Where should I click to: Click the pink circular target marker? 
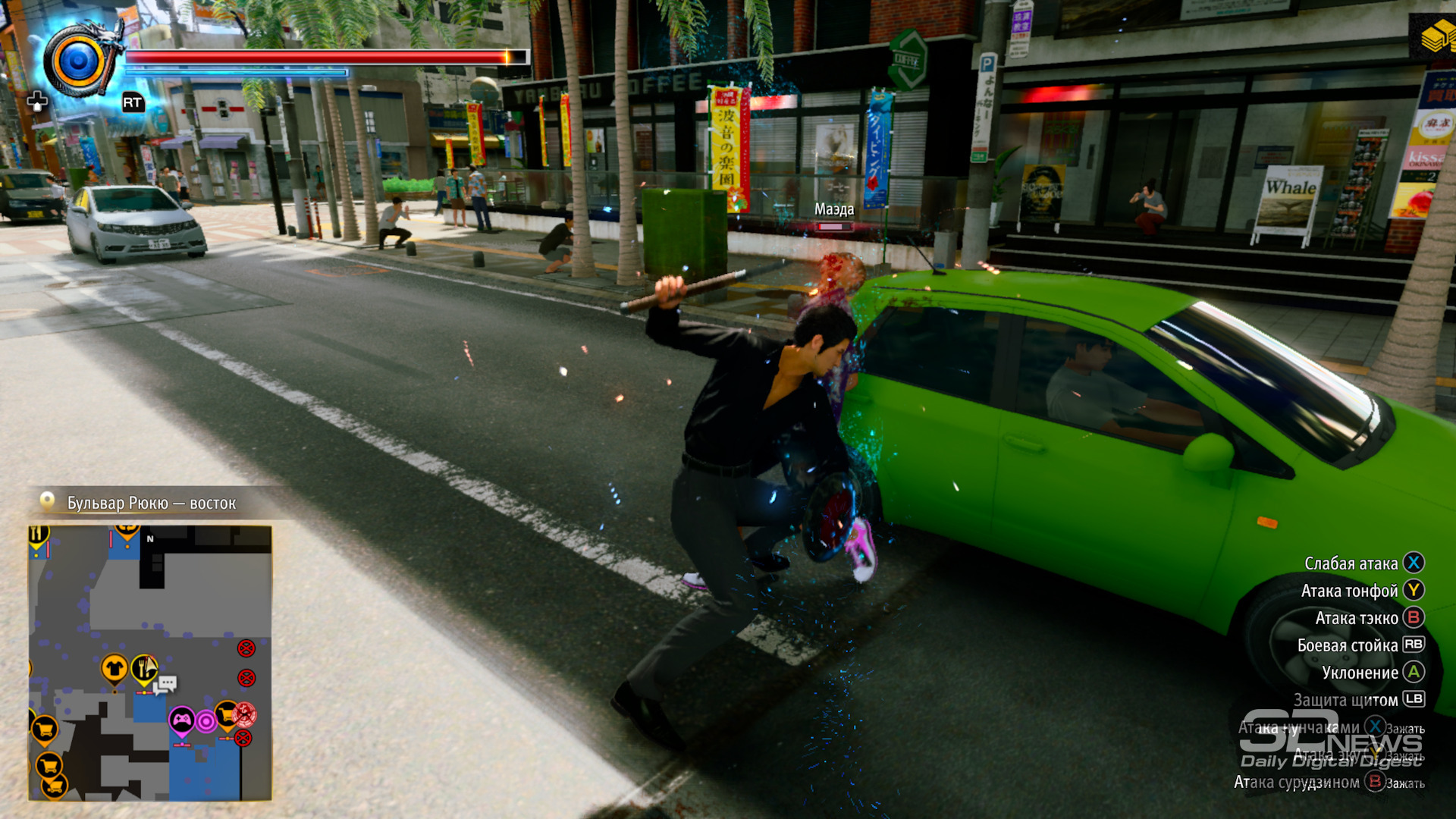pyautogui.click(x=206, y=721)
